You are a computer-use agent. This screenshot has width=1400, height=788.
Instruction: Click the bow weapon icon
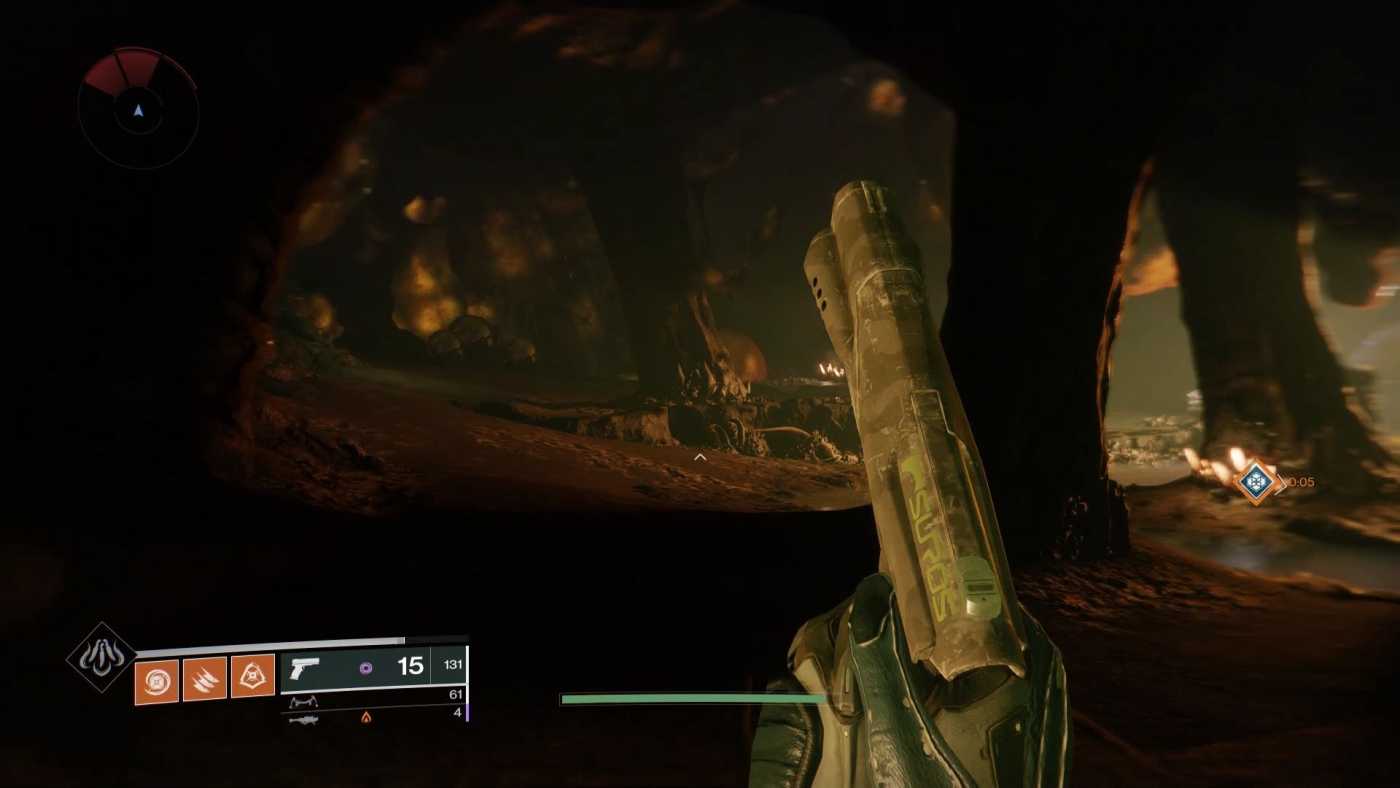pos(304,701)
